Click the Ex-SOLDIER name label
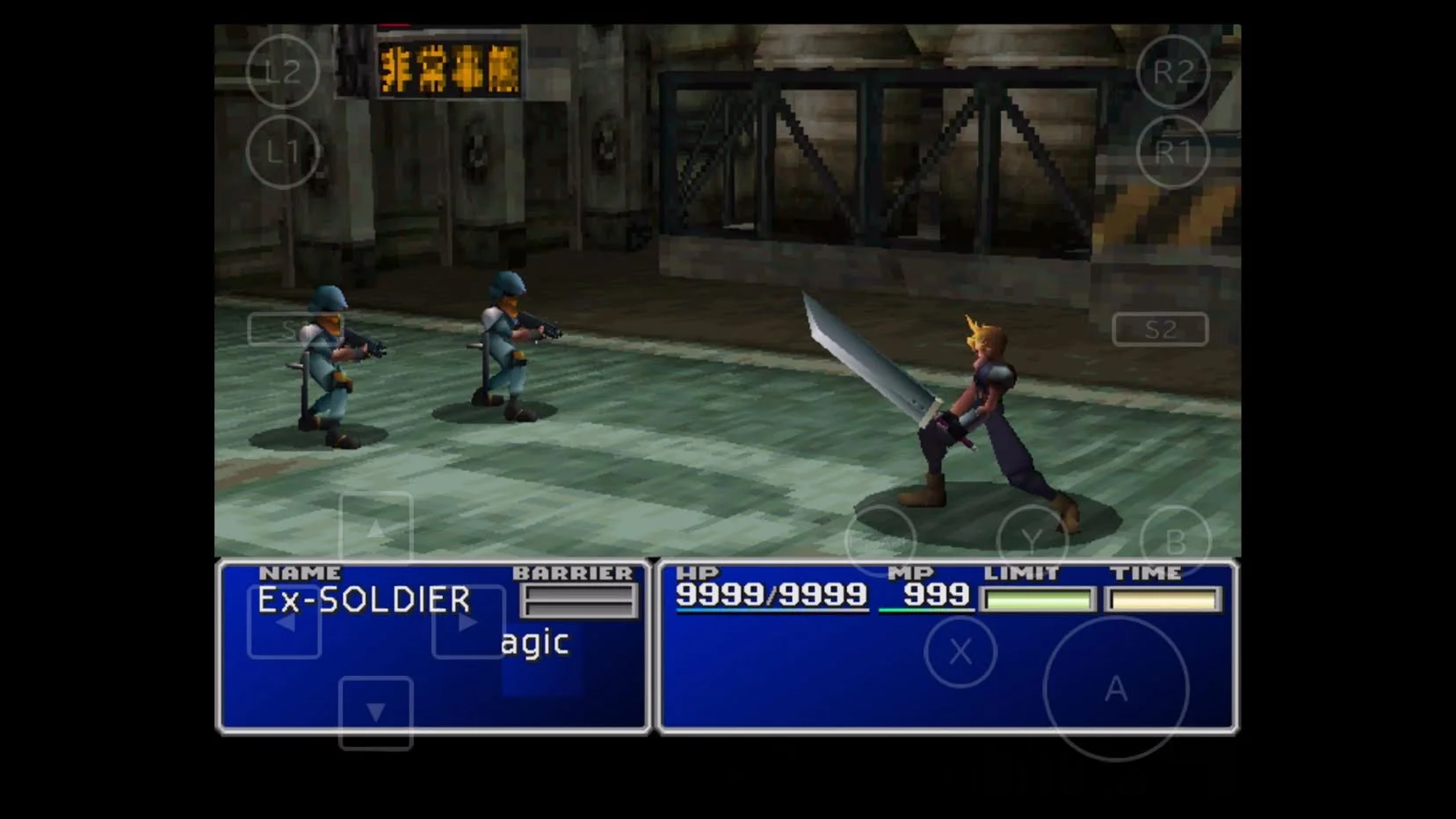 363,600
